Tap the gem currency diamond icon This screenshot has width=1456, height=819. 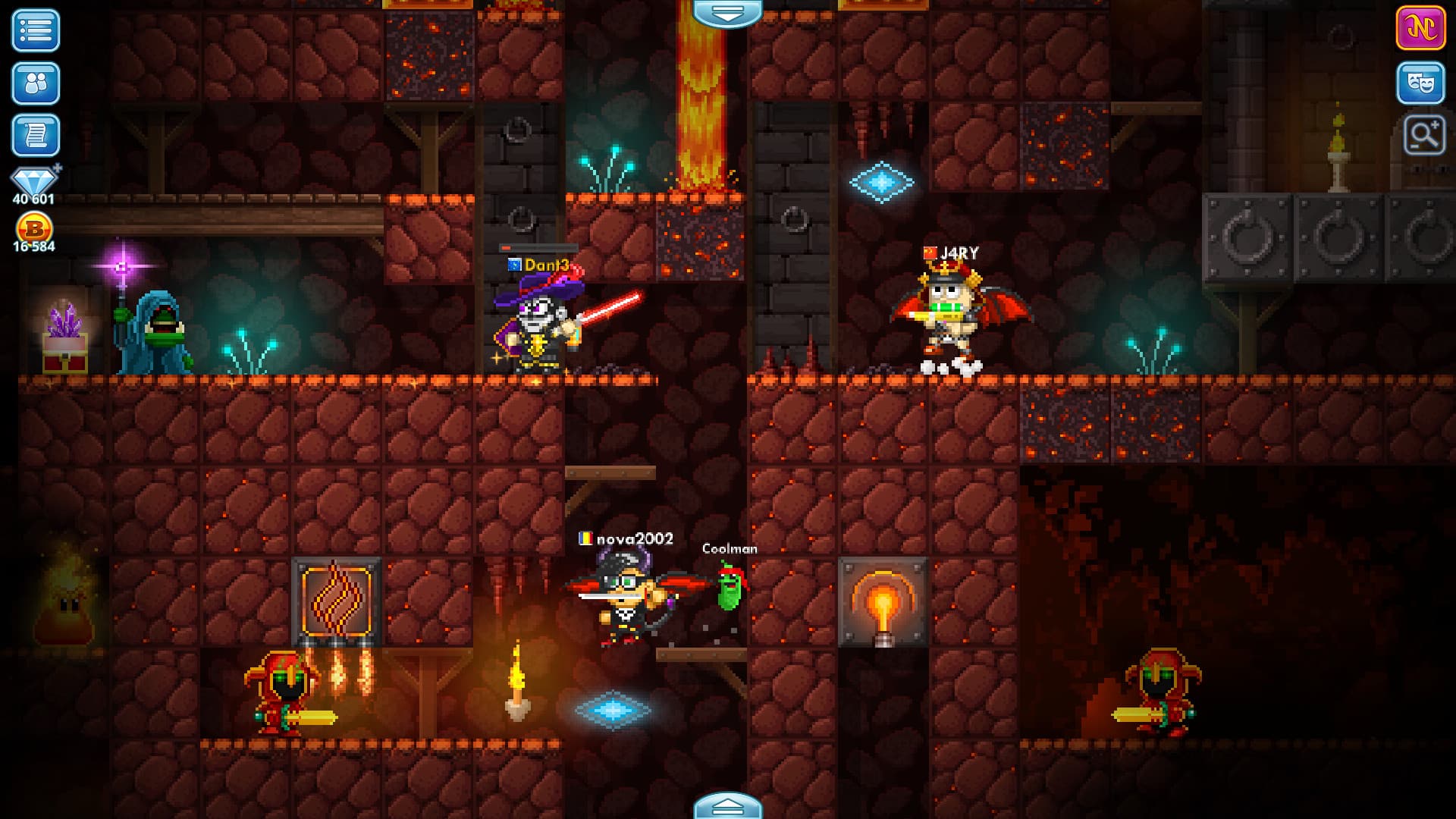(x=34, y=181)
